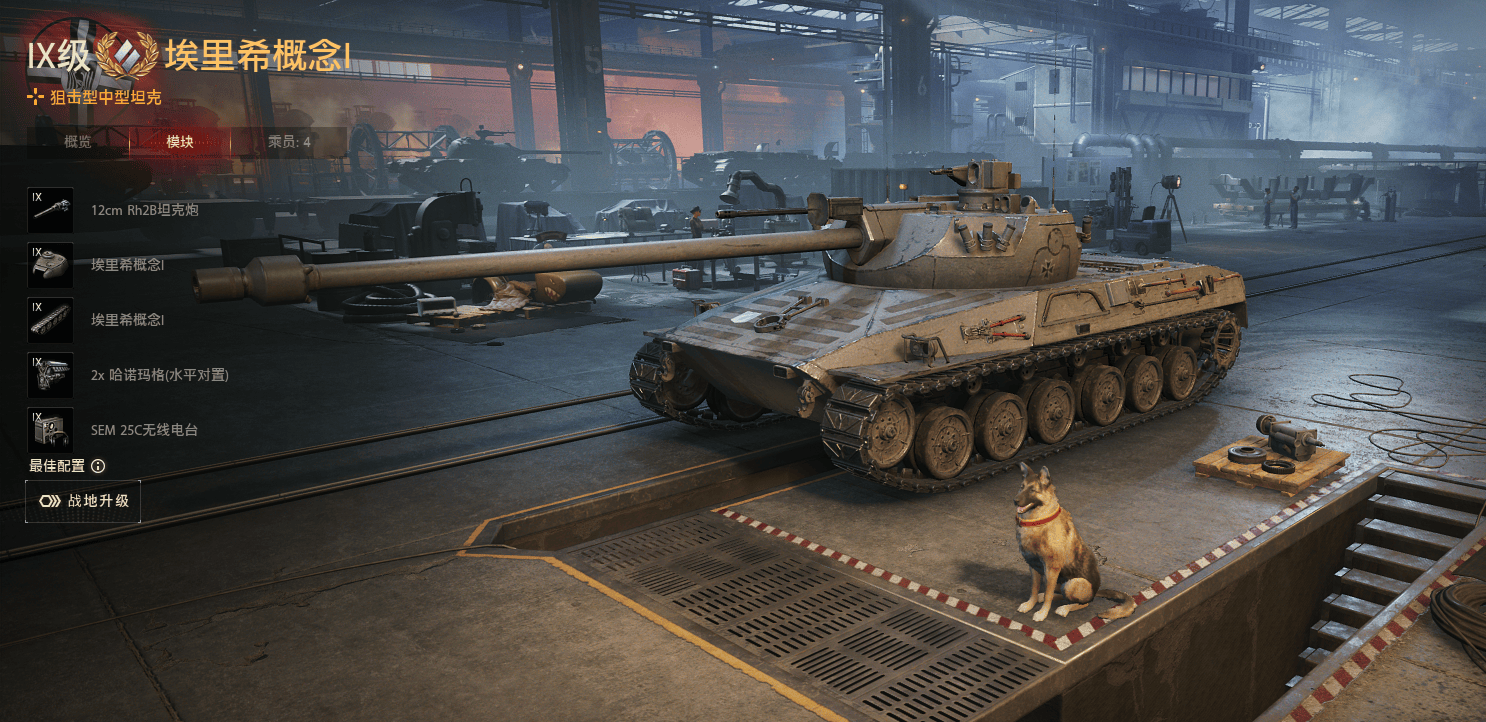The image size is (1486, 722).
Task: Open the 战地升级 field upgrade button
Action: tap(83, 501)
